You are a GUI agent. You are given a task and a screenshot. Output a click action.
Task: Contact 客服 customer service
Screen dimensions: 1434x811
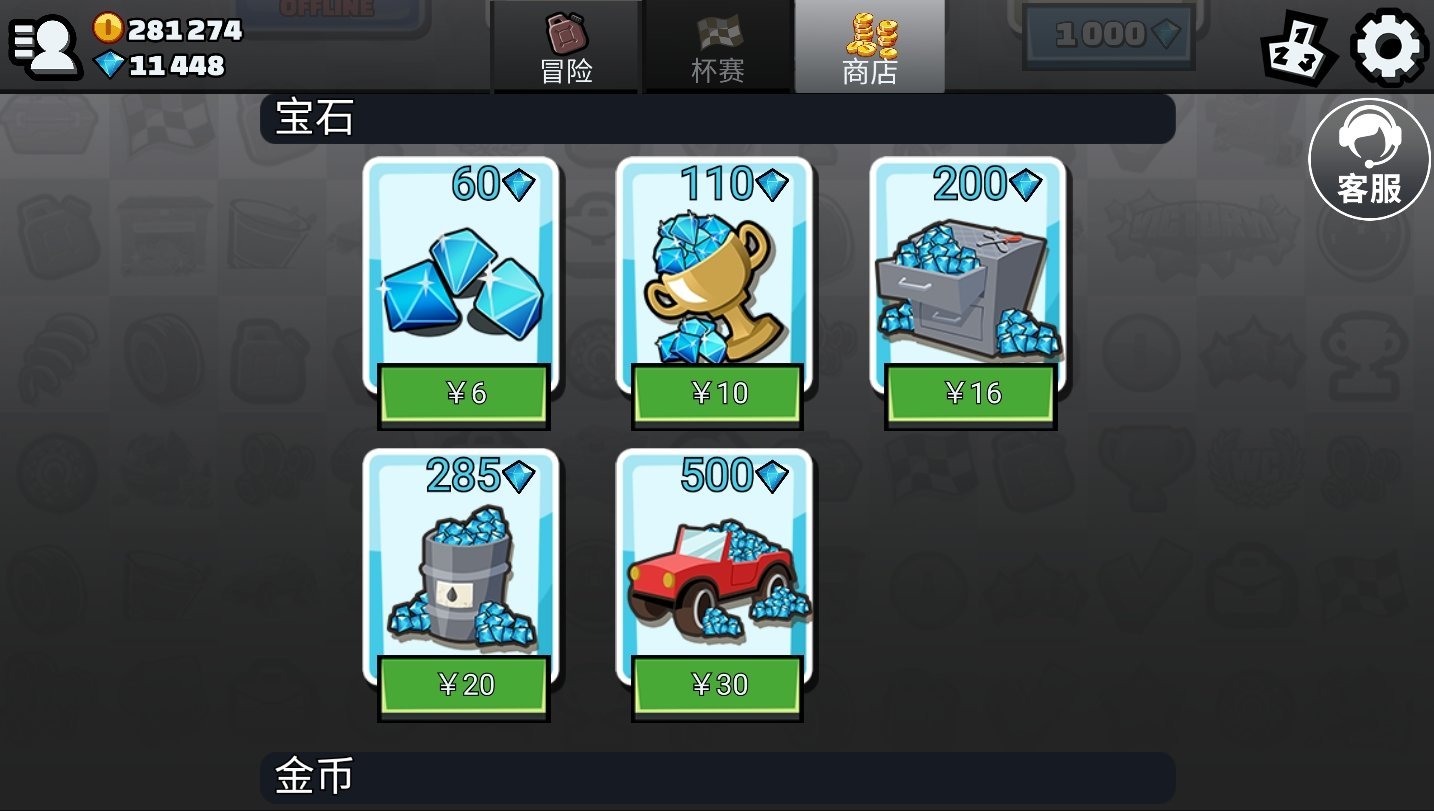pos(1369,160)
